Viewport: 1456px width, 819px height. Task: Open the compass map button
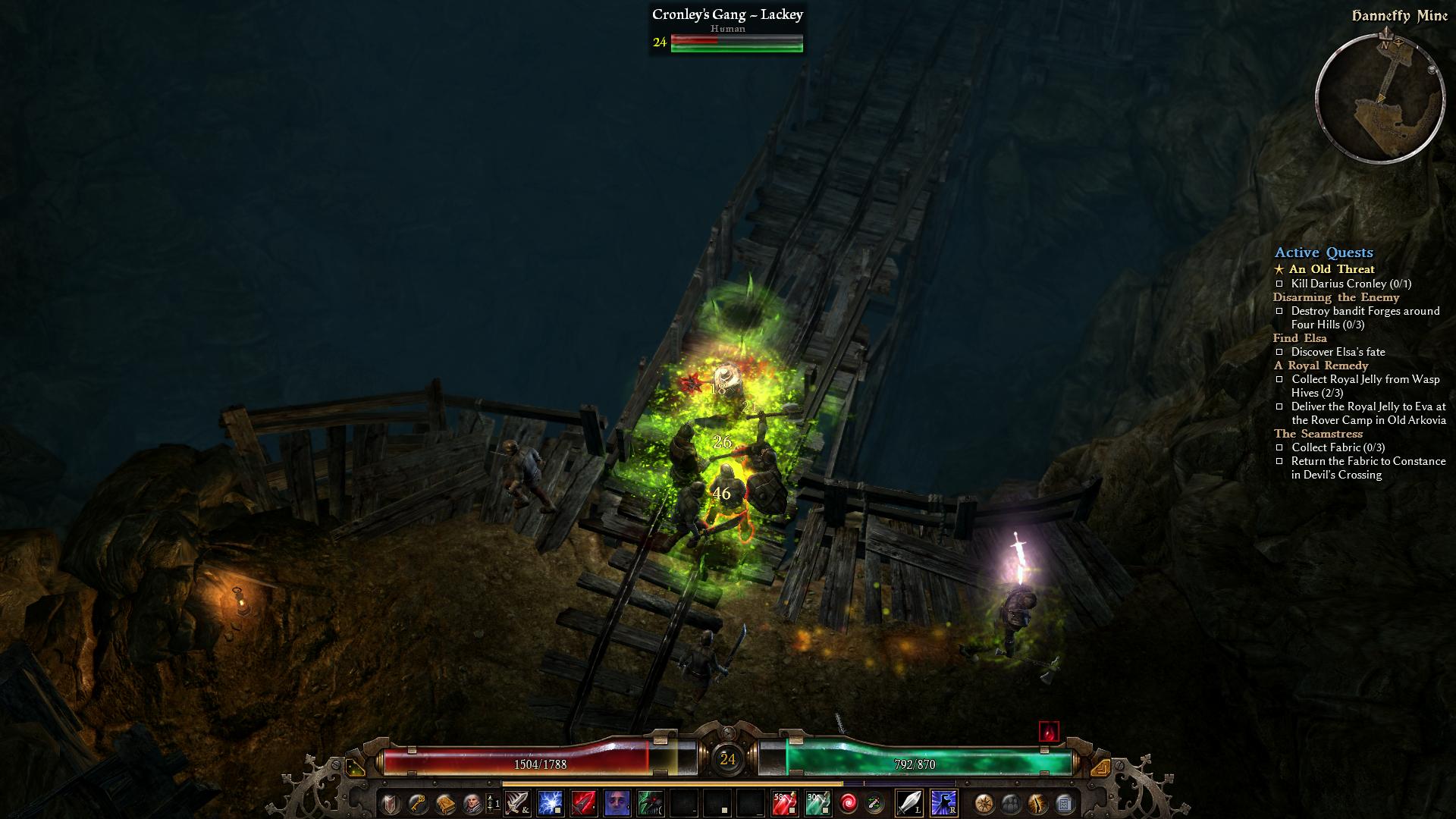pyautogui.click(x=984, y=802)
